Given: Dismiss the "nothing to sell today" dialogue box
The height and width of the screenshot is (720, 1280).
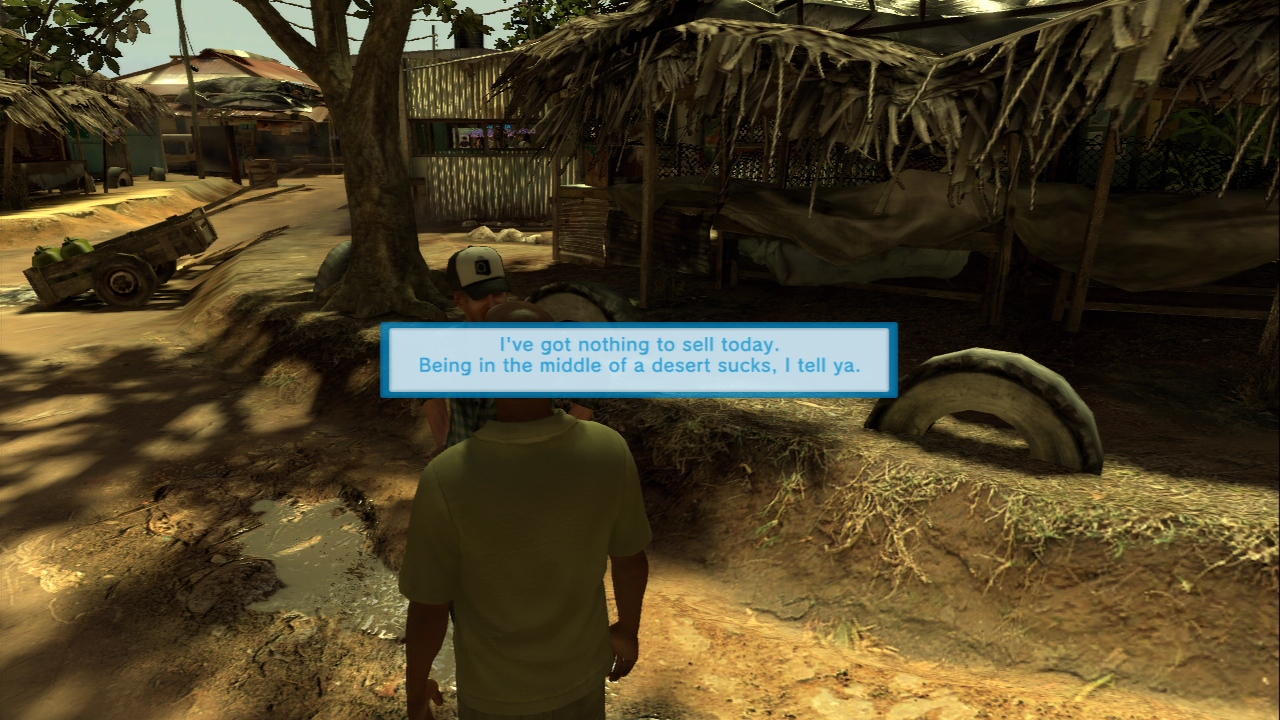Looking at the screenshot, I should click(x=638, y=360).
